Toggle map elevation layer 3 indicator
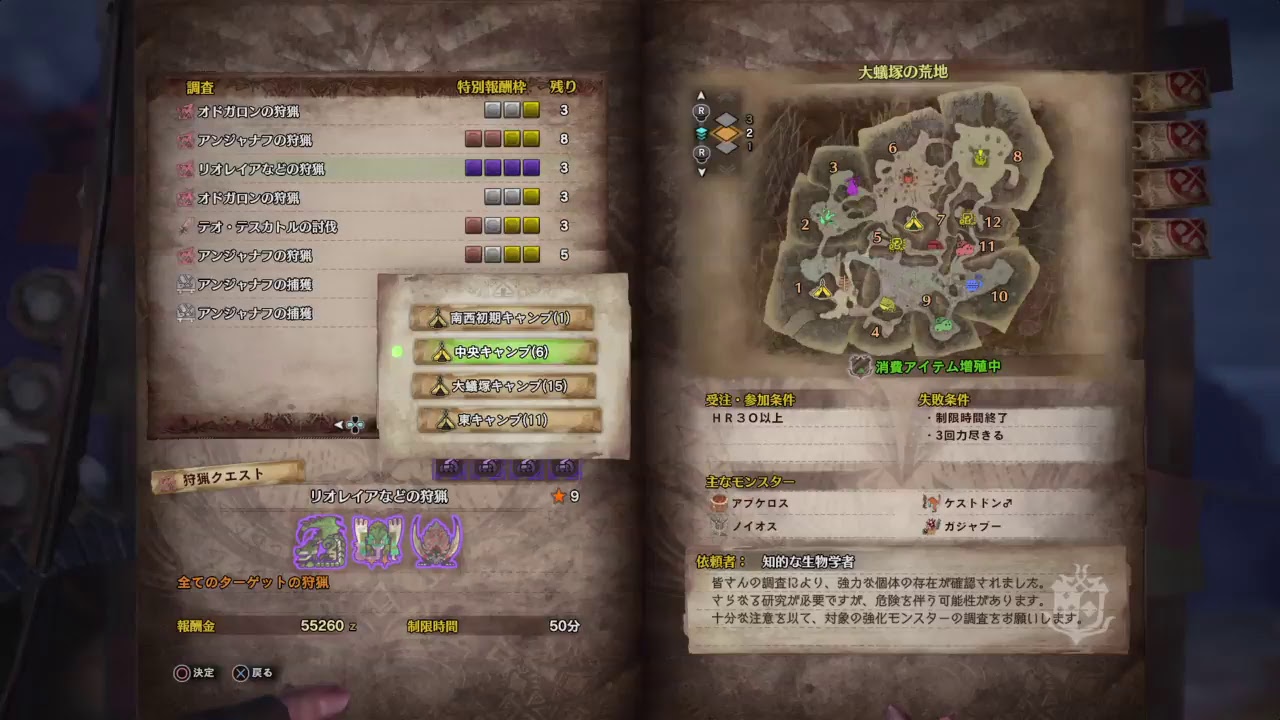The height and width of the screenshot is (720, 1280). 727,119
